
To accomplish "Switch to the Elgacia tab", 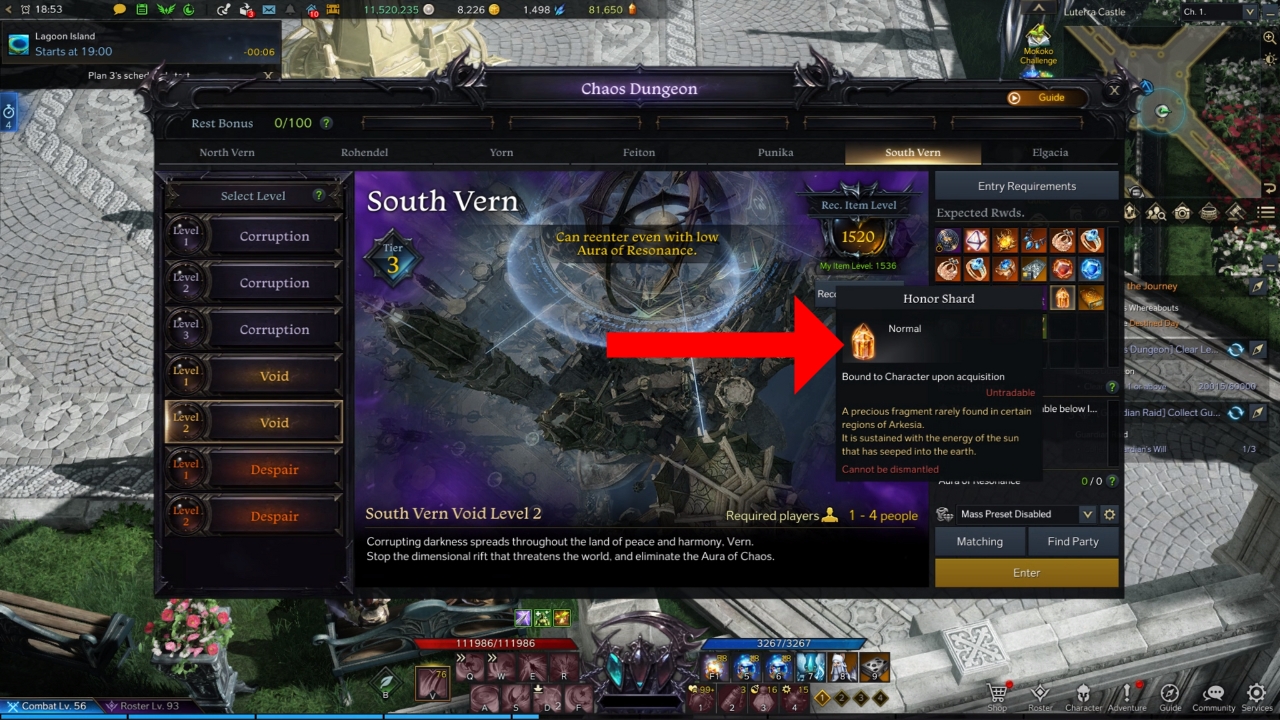I will (x=1050, y=152).
